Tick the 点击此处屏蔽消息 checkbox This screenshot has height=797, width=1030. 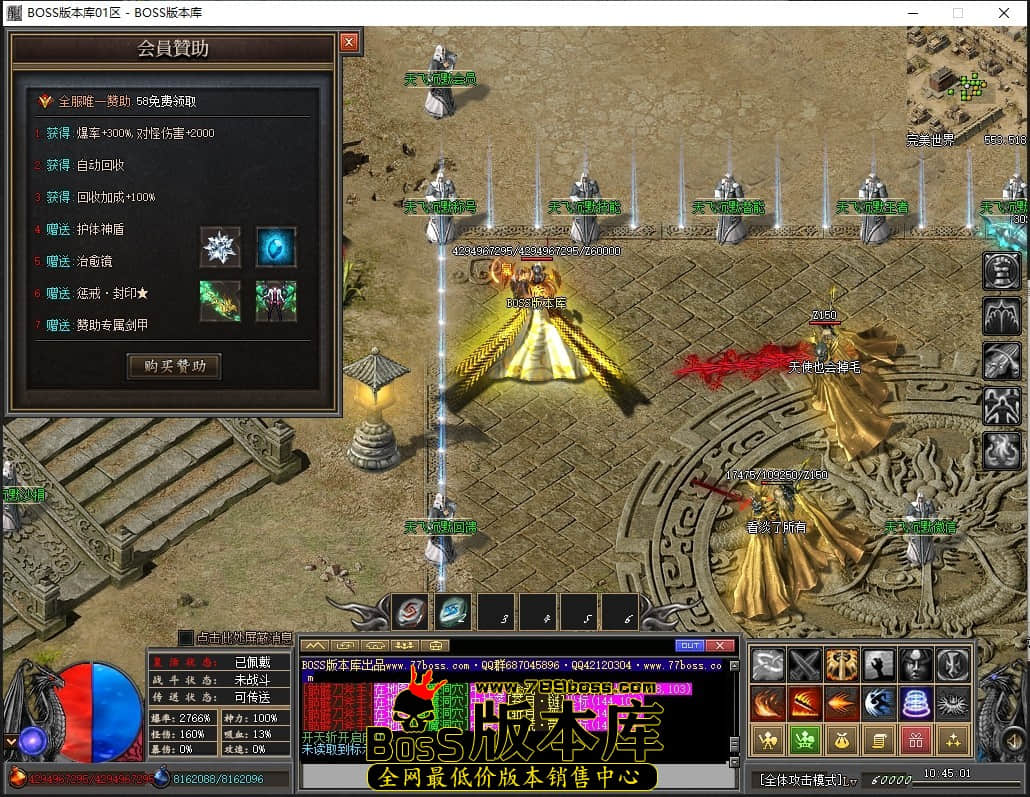click(185, 637)
